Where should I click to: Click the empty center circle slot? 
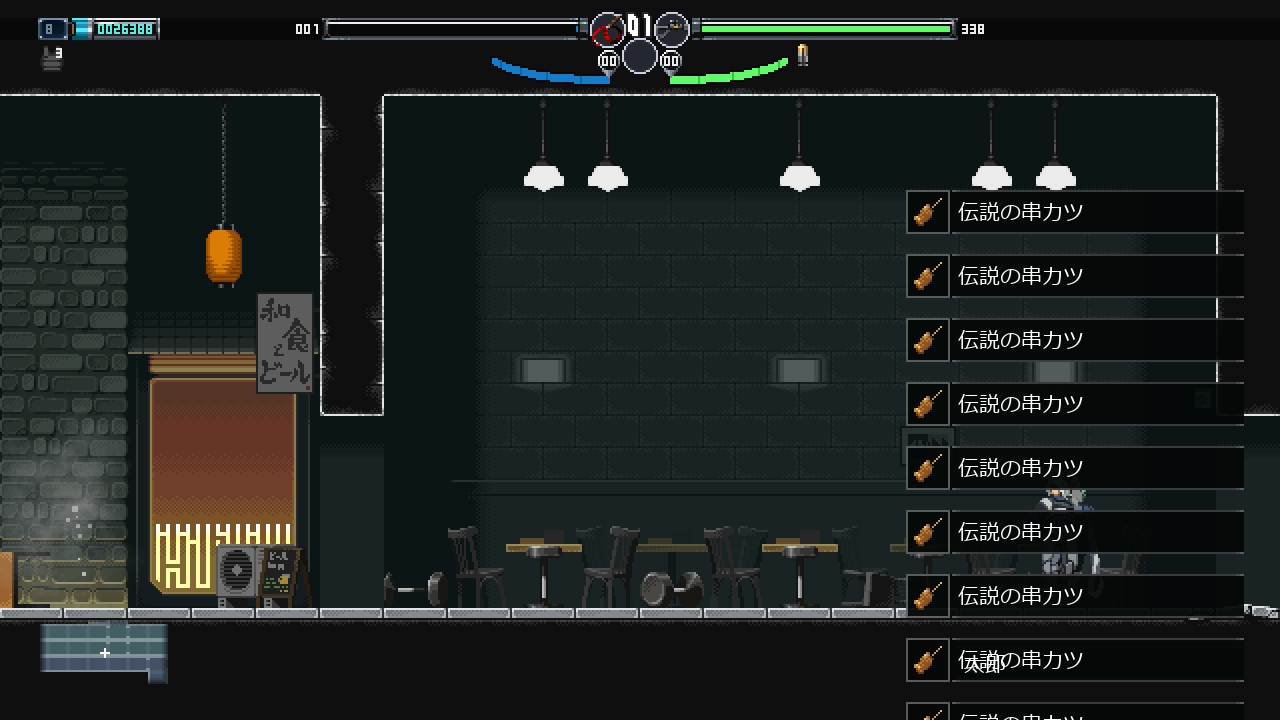[x=640, y=56]
